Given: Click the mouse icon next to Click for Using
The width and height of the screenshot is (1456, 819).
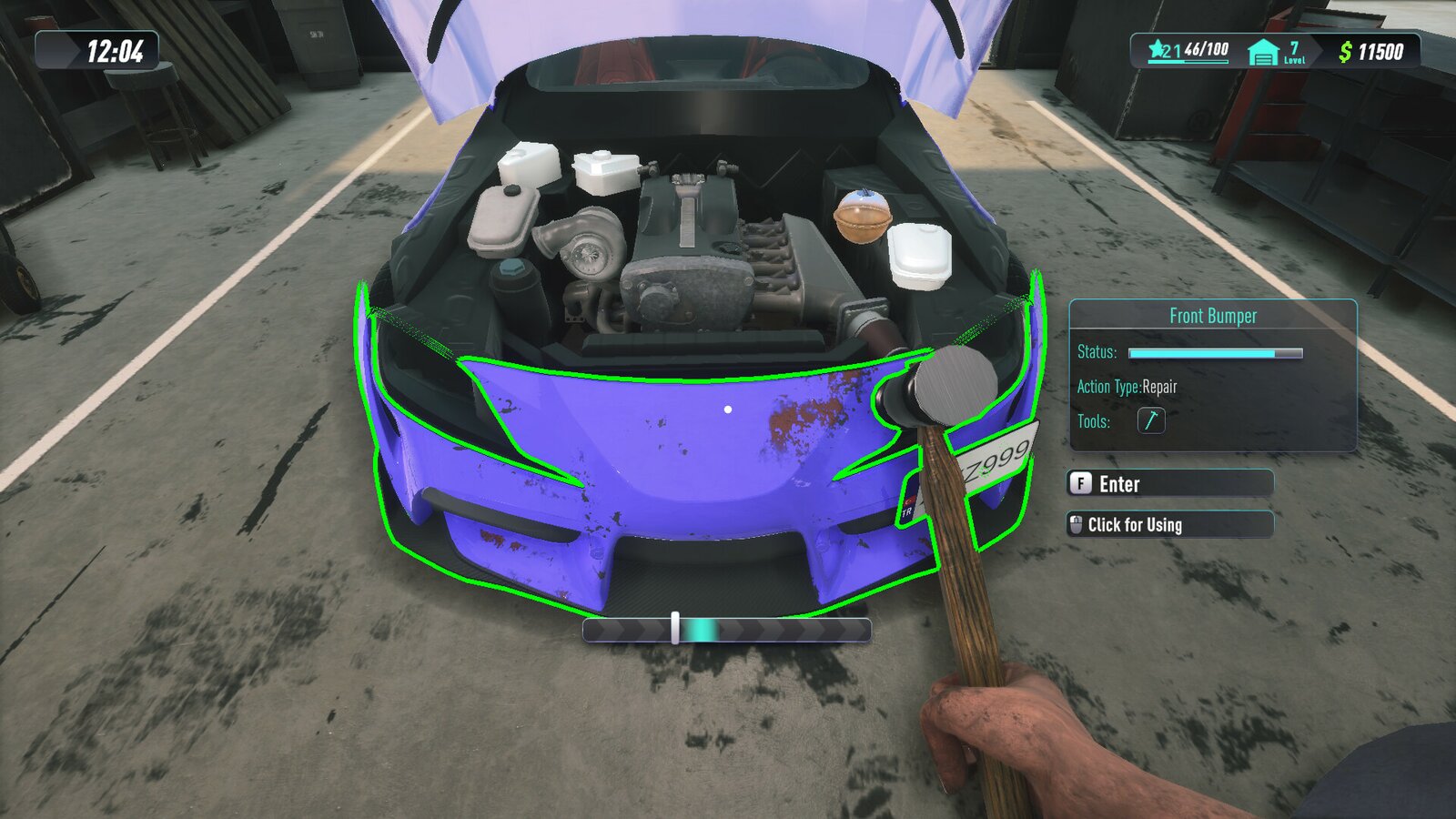Looking at the screenshot, I should click(x=1077, y=524).
